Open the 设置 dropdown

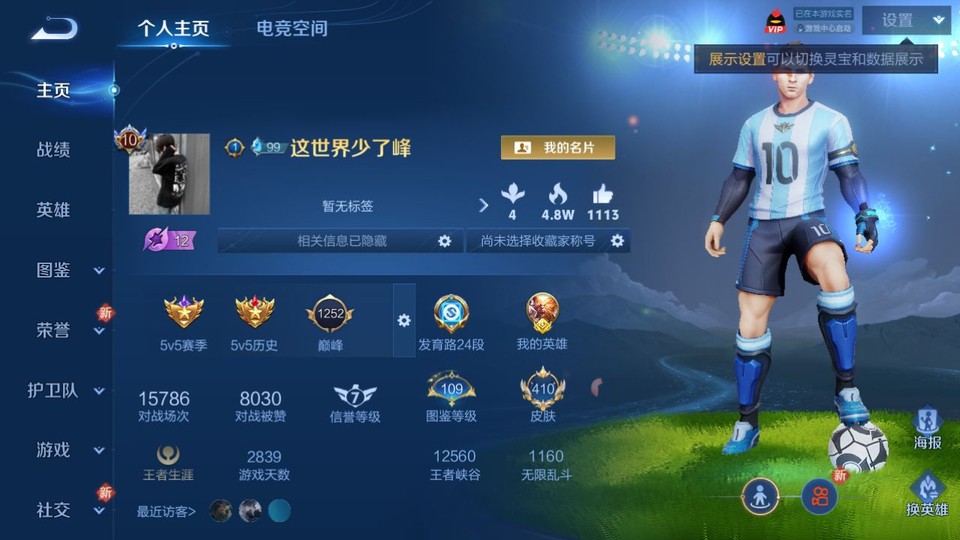[x=906, y=20]
